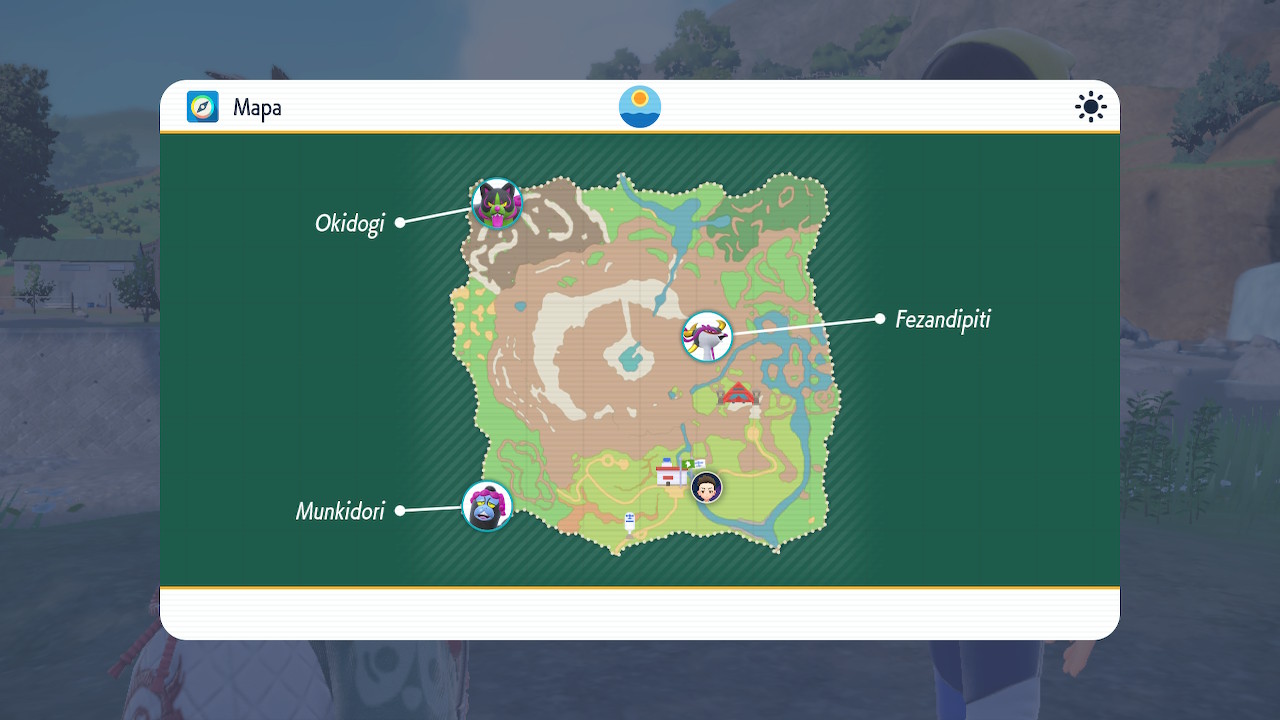Click the white signpost marker on the southern path

(630, 521)
